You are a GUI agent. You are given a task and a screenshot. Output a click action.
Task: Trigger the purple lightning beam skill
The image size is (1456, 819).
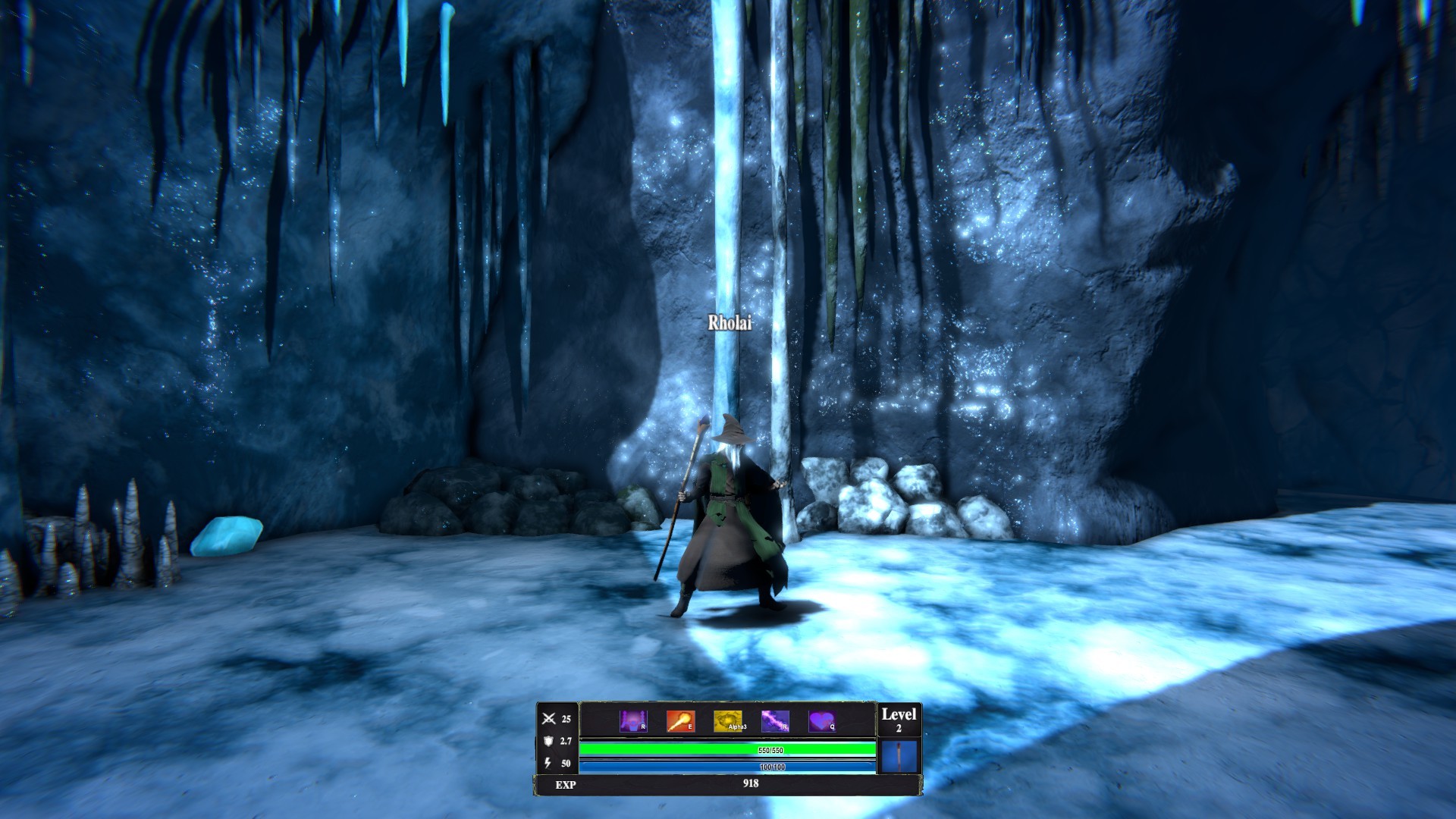tap(775, 720)
